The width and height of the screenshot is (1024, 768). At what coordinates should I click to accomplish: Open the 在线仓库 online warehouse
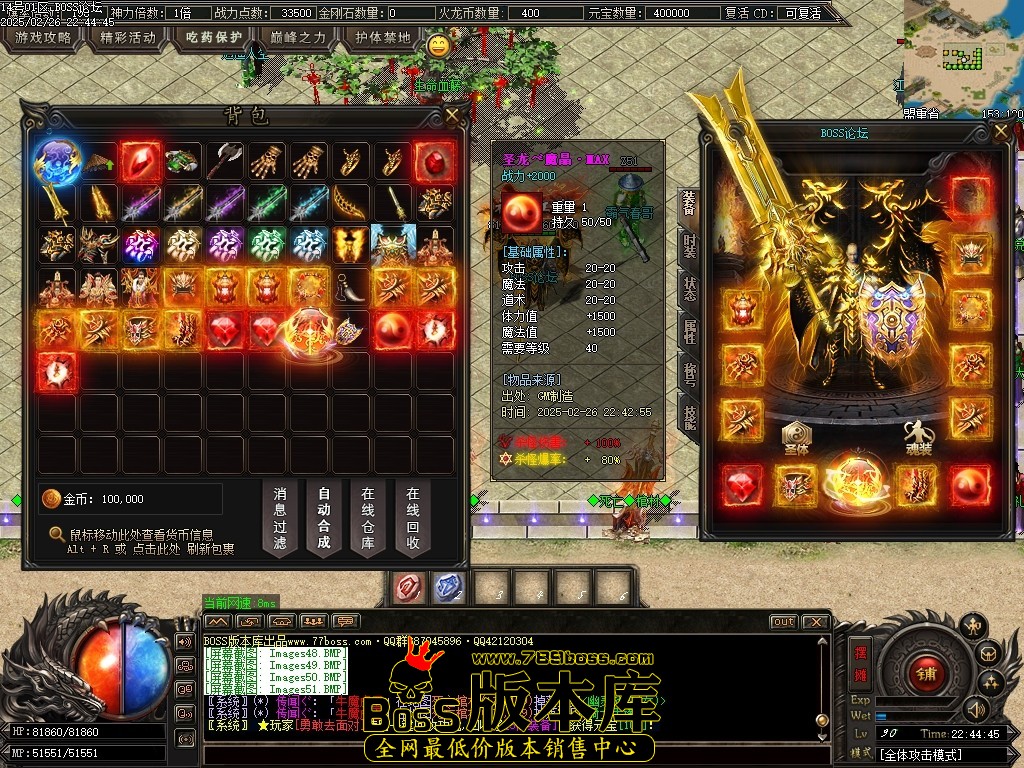368,518
